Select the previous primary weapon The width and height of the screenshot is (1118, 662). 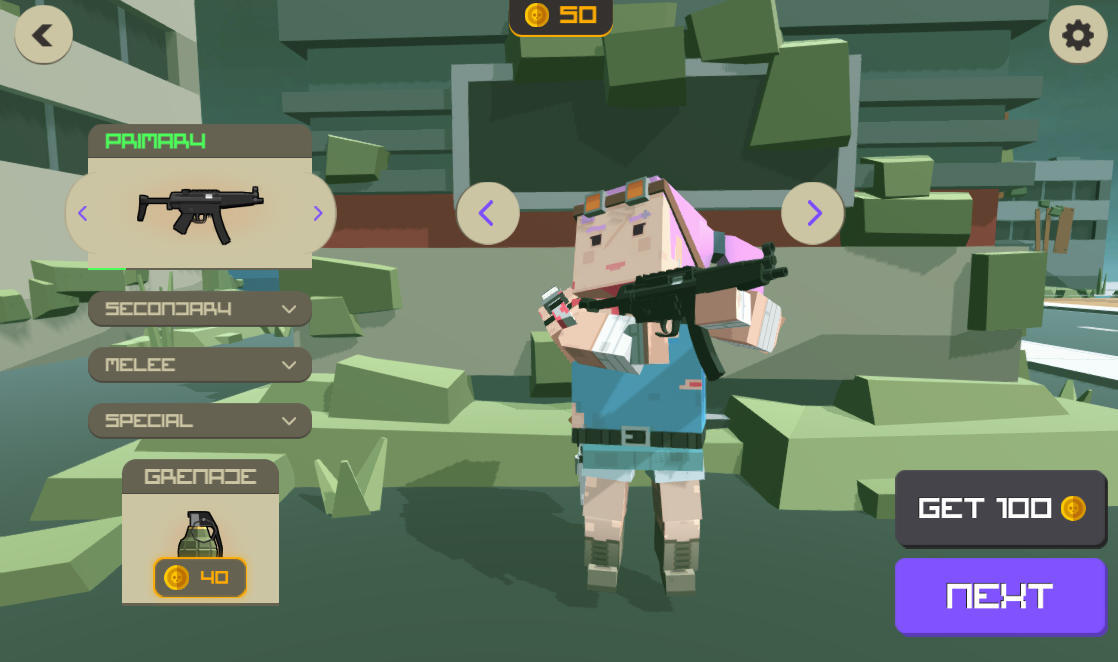83,213
